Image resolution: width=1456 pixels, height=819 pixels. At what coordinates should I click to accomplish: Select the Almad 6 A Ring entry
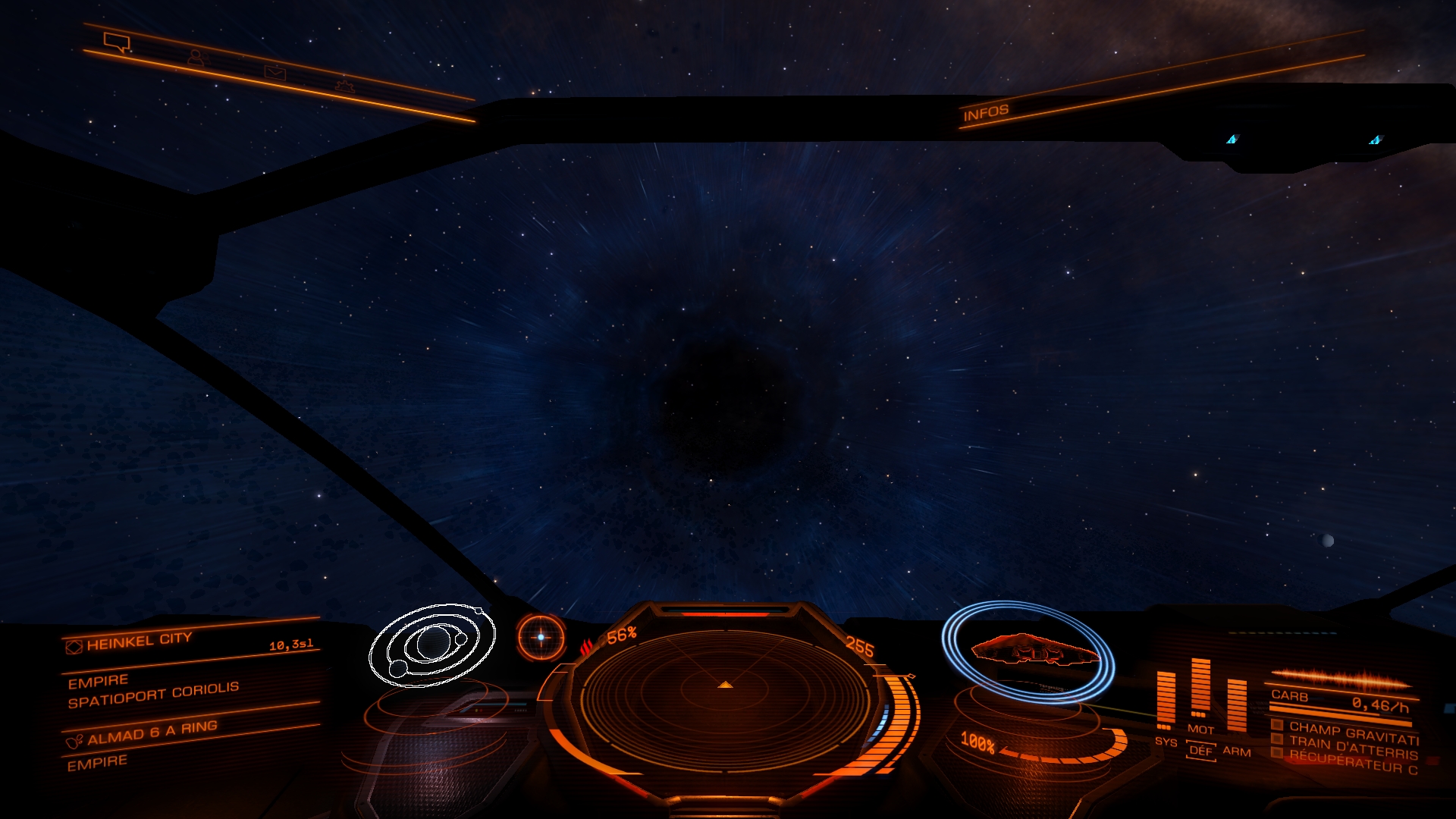point(152,732)
